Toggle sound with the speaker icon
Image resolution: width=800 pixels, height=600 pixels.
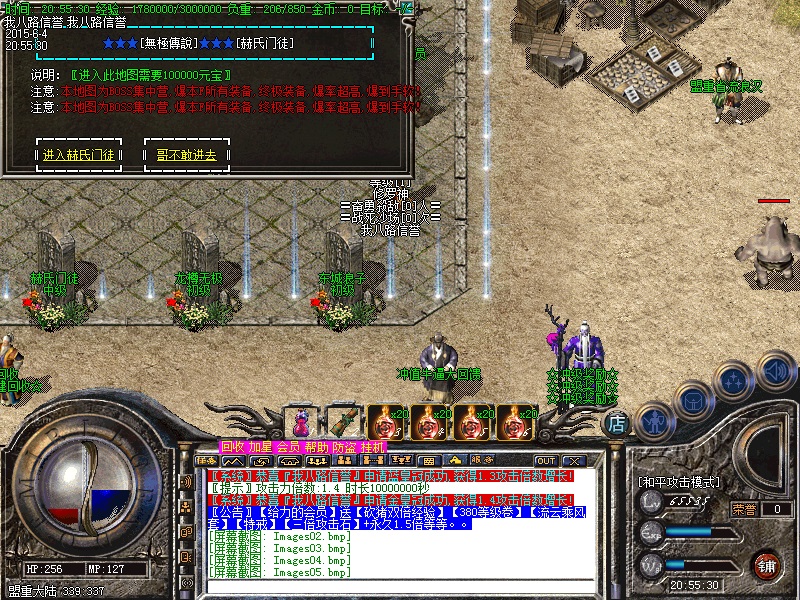[x=776, y=369]
